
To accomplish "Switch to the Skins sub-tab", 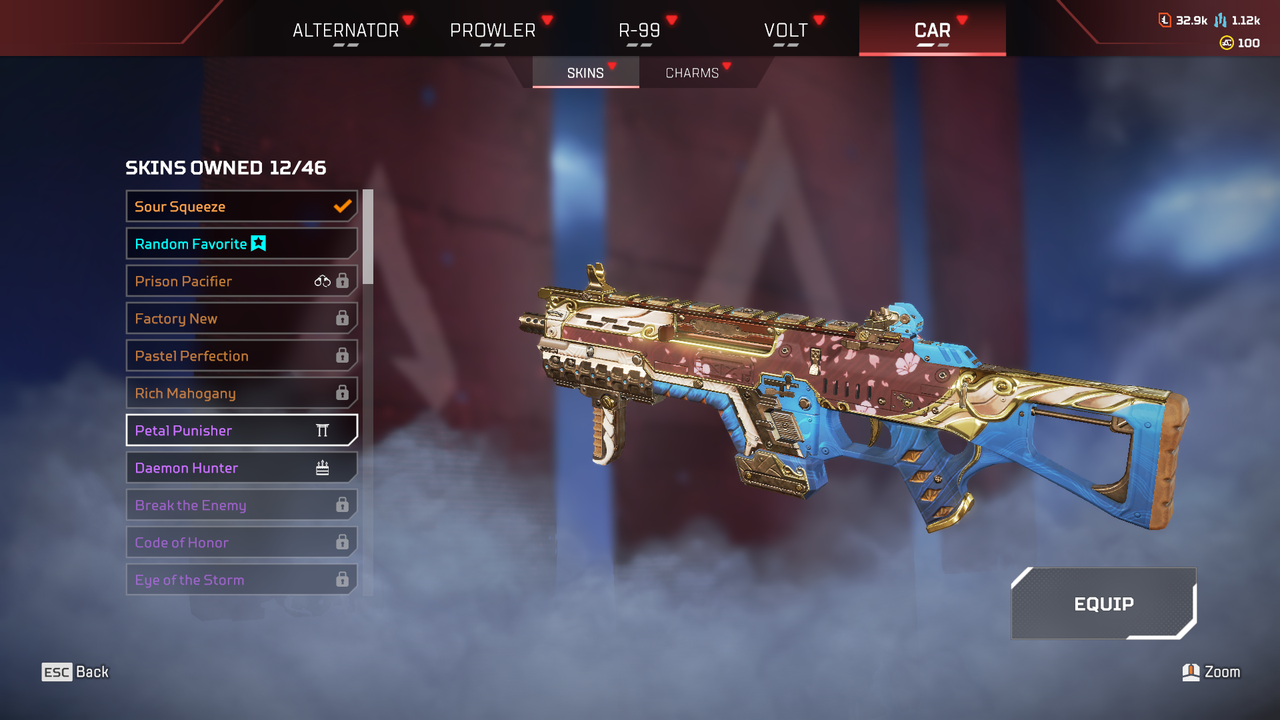I will (585, 73).
